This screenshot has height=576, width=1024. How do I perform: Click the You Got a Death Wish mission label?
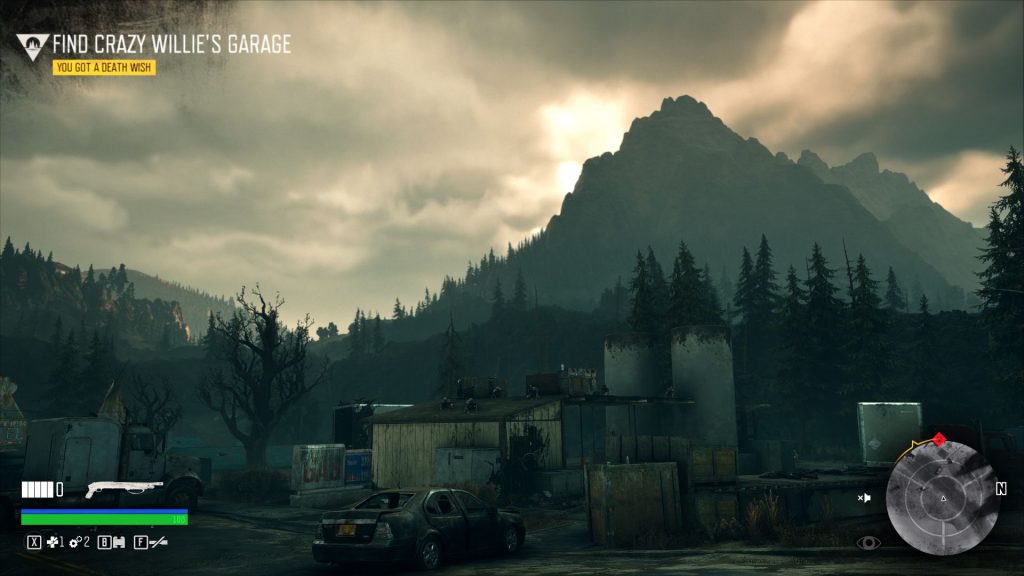[x=104, y=68]
